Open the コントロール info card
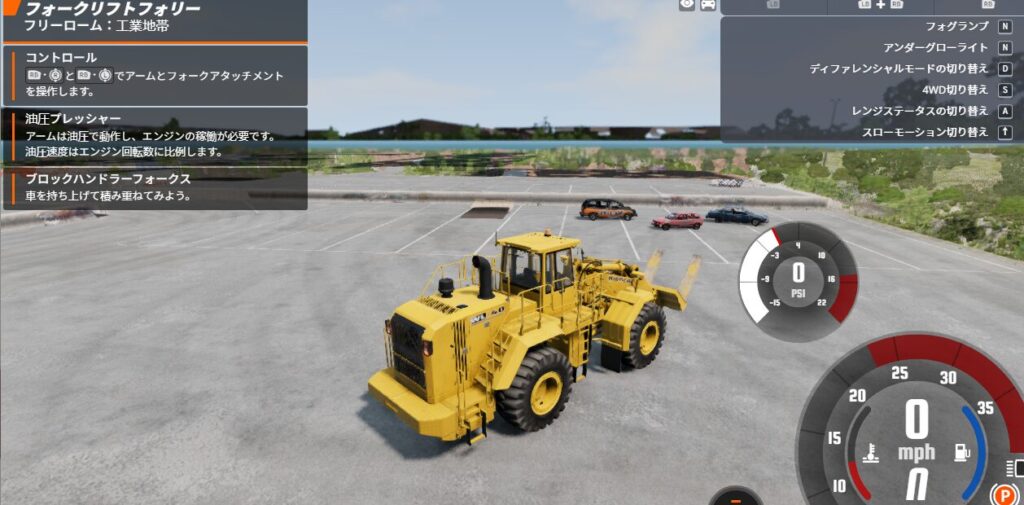The height and width of the screenshot is (505, 1024). [155, 75]
